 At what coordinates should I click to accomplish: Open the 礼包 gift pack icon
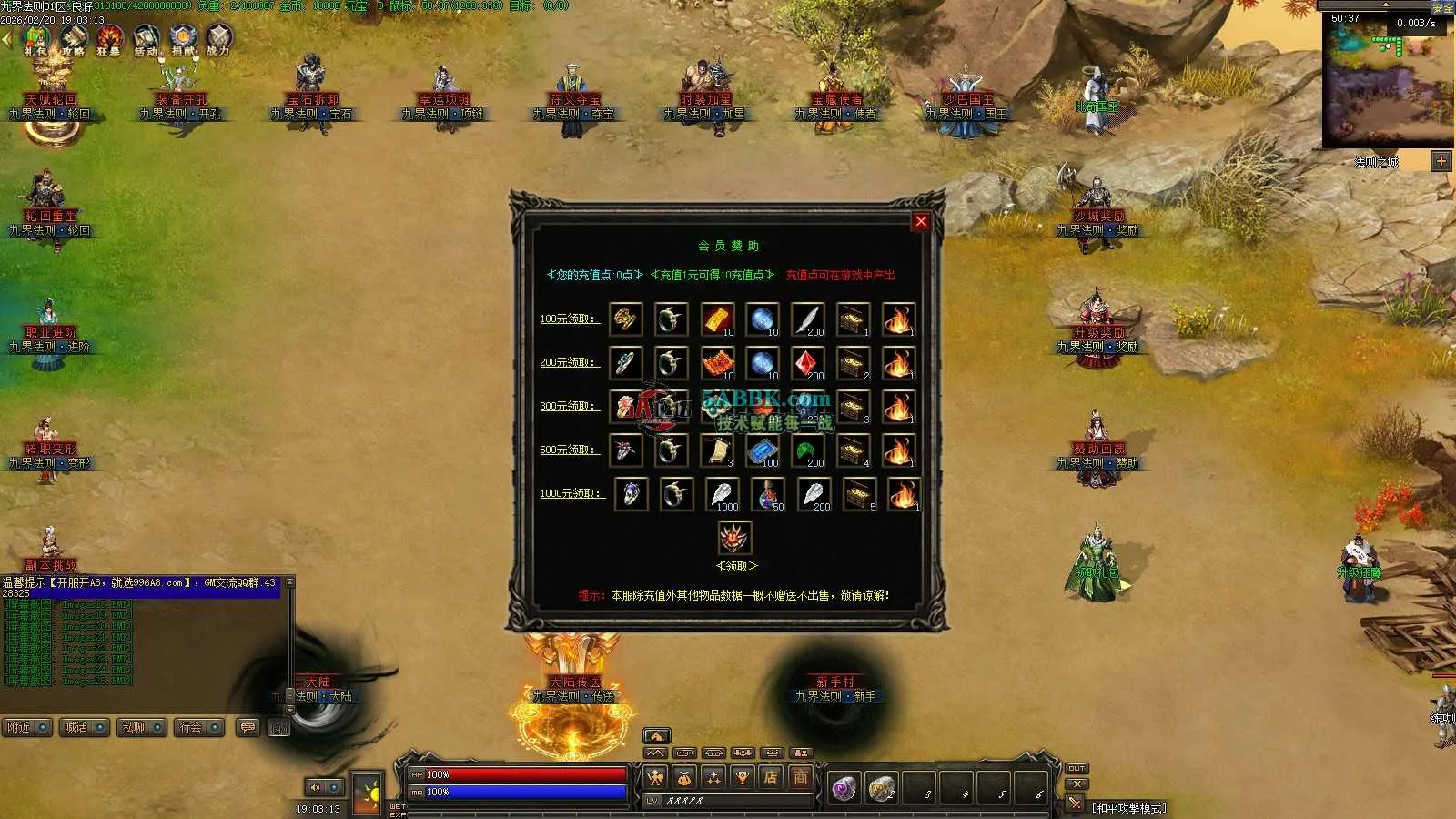[x=36, y=39]
